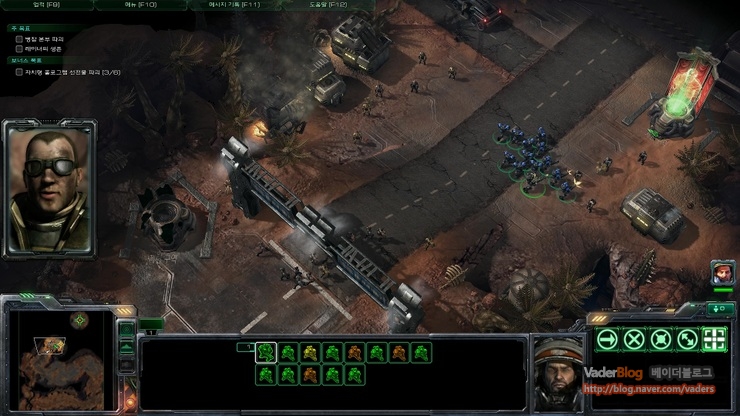Open the first top-bar menu (F9)
Viewport: 740px width, 416px height.
(46, 5)
